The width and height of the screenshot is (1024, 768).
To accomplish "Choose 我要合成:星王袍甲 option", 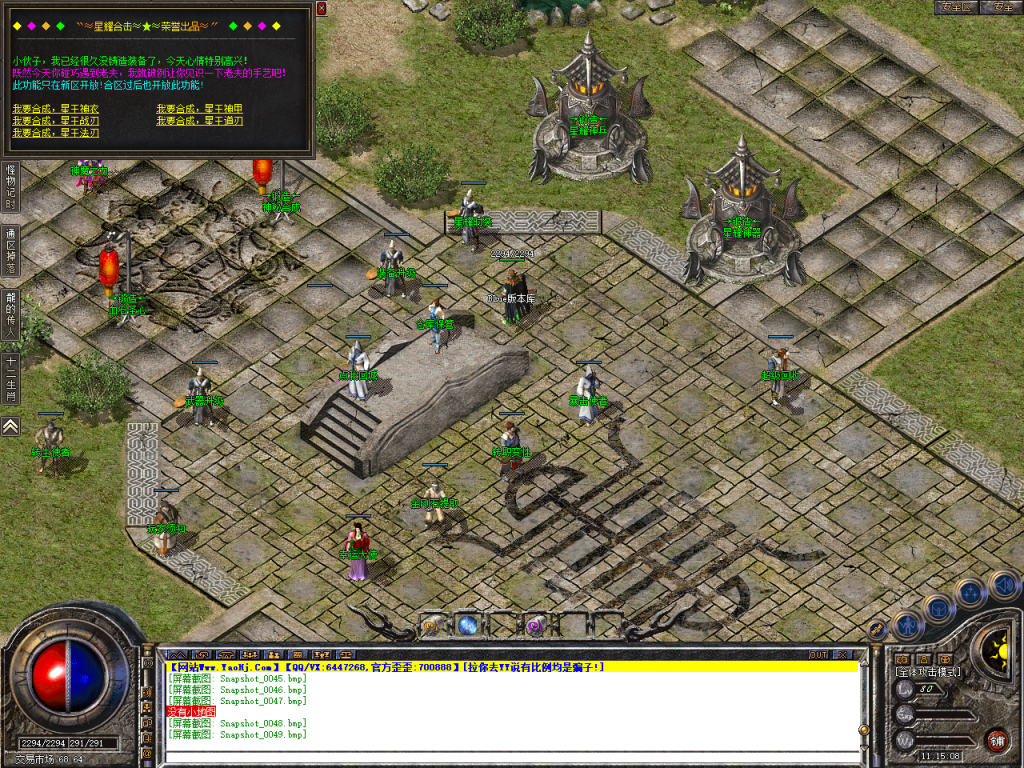I will [200, 108].
